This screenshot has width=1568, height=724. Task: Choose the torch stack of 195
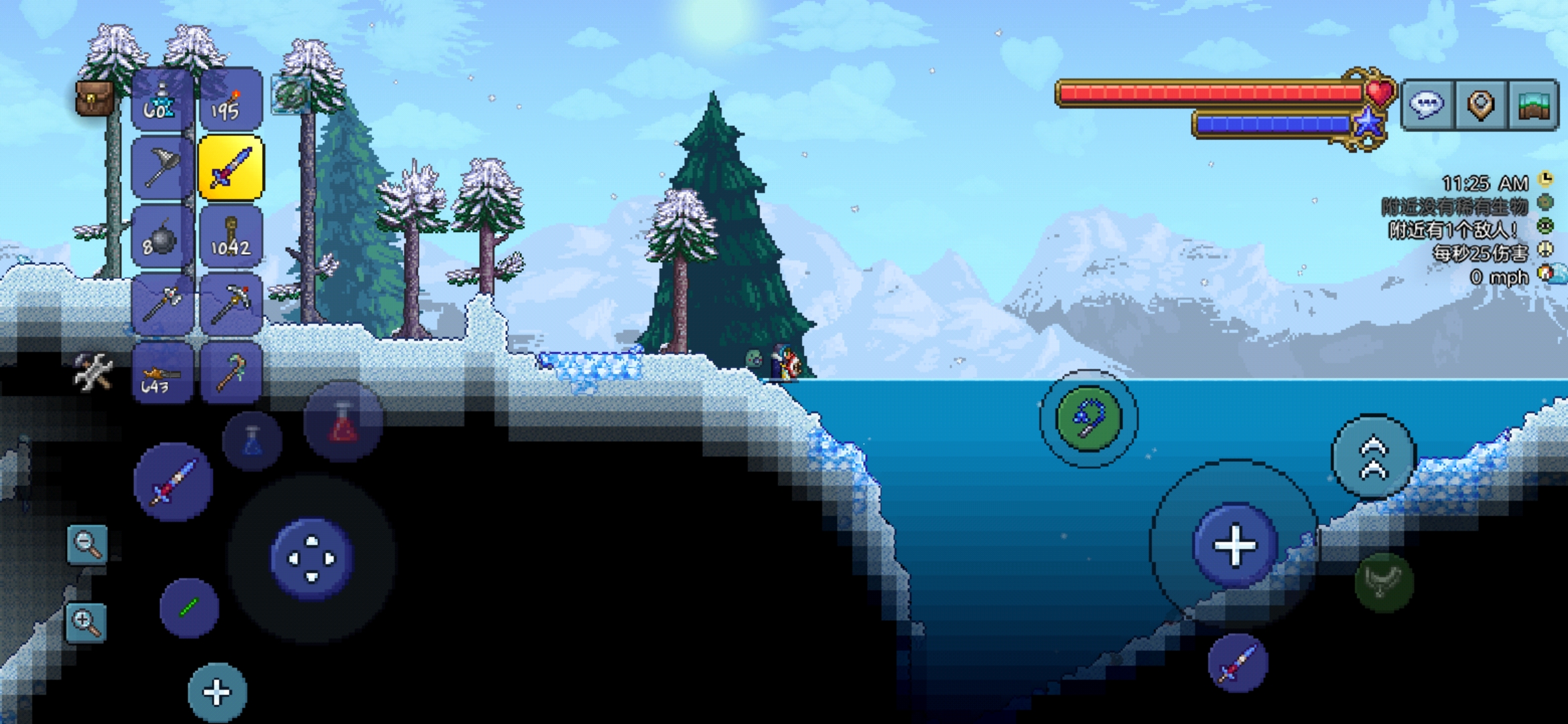tap(231, 101)
